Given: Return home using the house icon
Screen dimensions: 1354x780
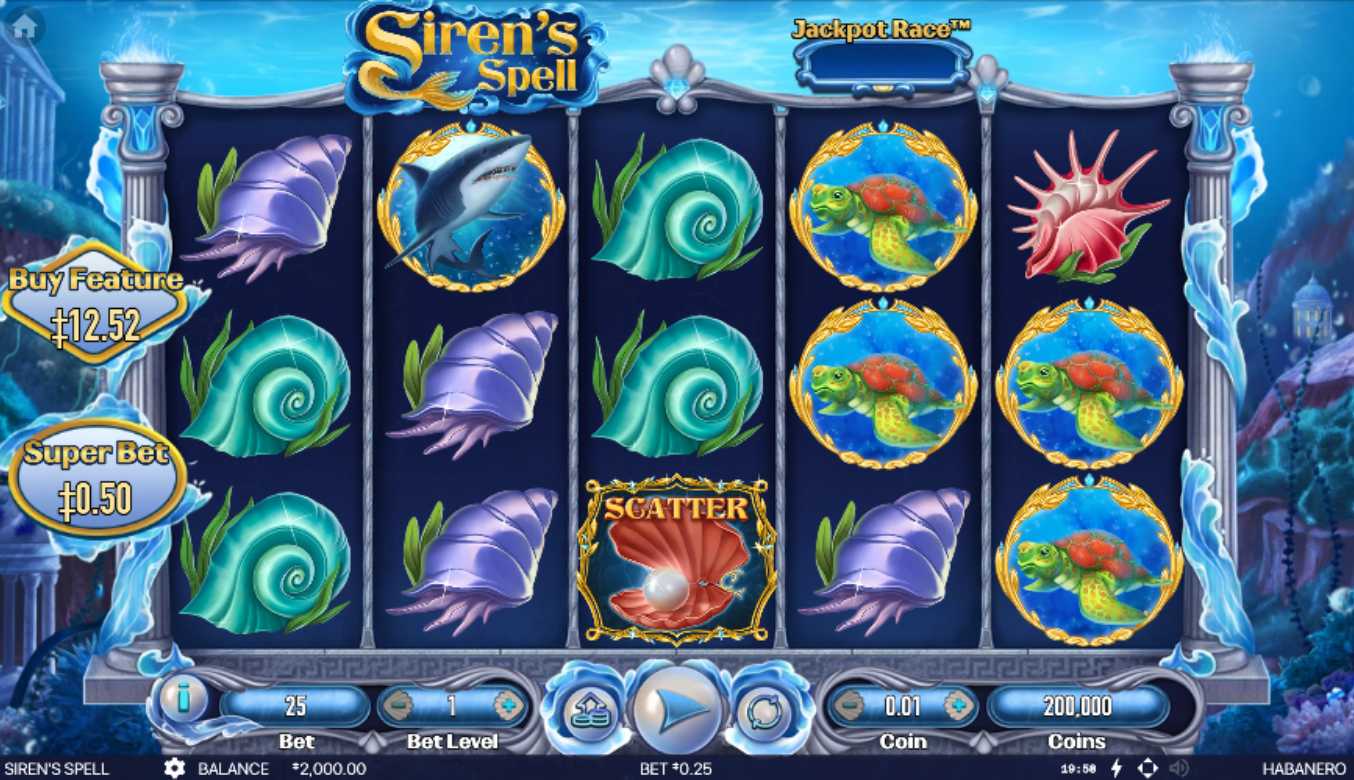Looking at the screenshot, I should [24, 26].
